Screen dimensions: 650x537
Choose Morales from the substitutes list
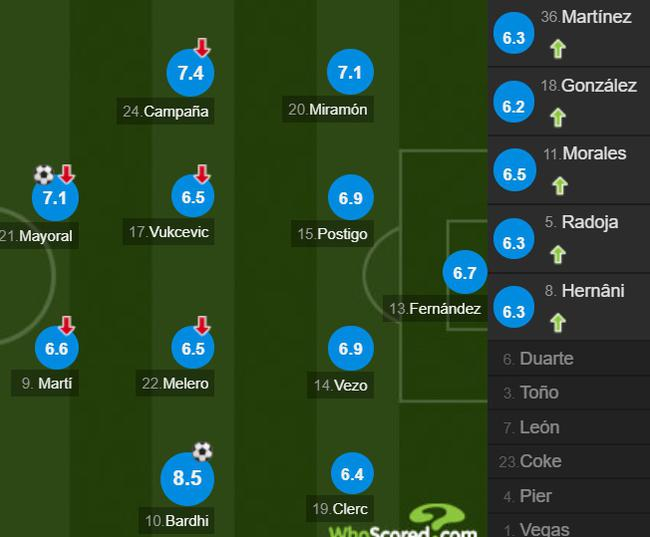[568, 170]
